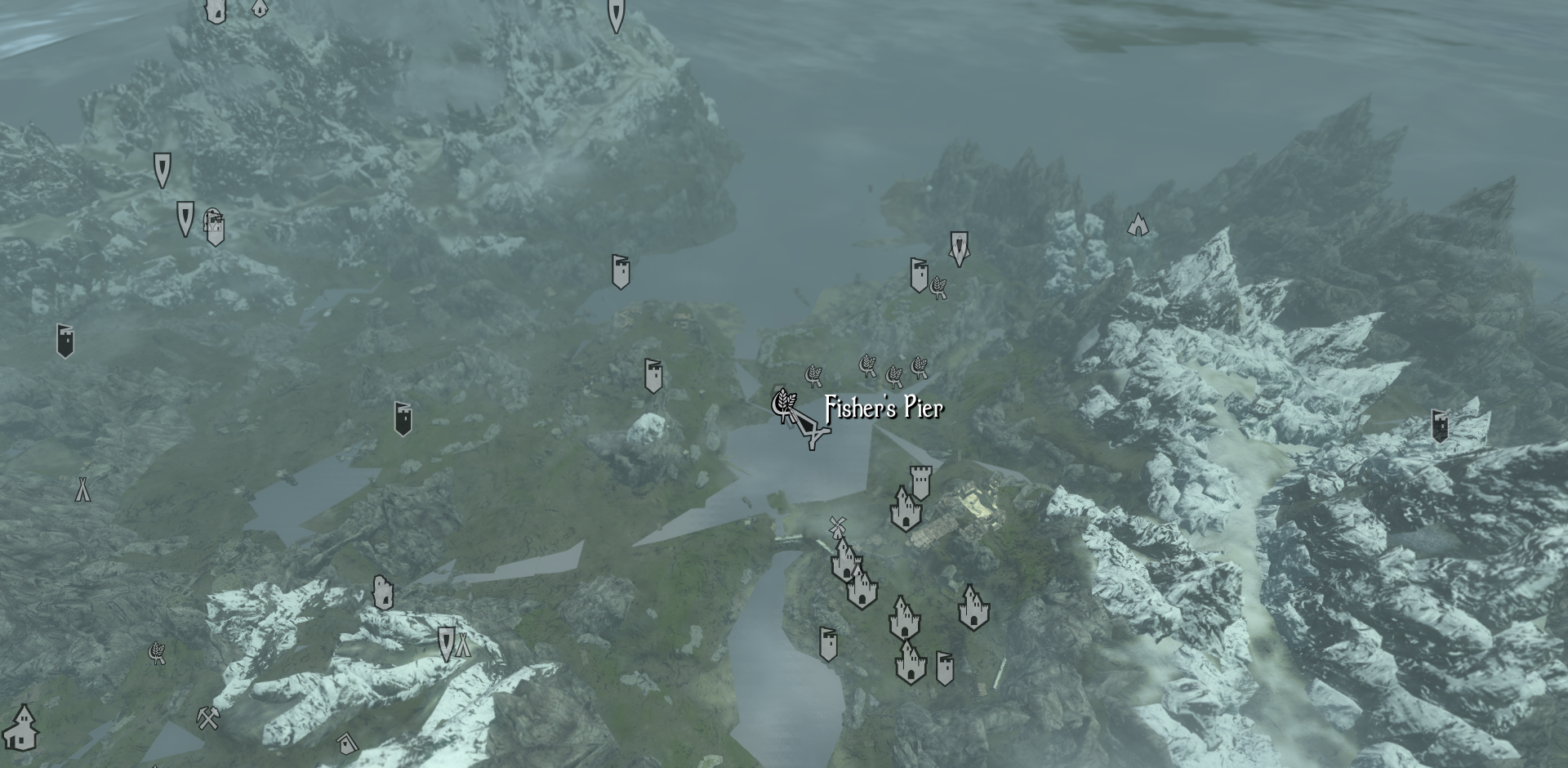1568x768 pixels.
Task: Select the crossed pickaxes mine marker
Action: pyautogui.click(x=208, y=718)
